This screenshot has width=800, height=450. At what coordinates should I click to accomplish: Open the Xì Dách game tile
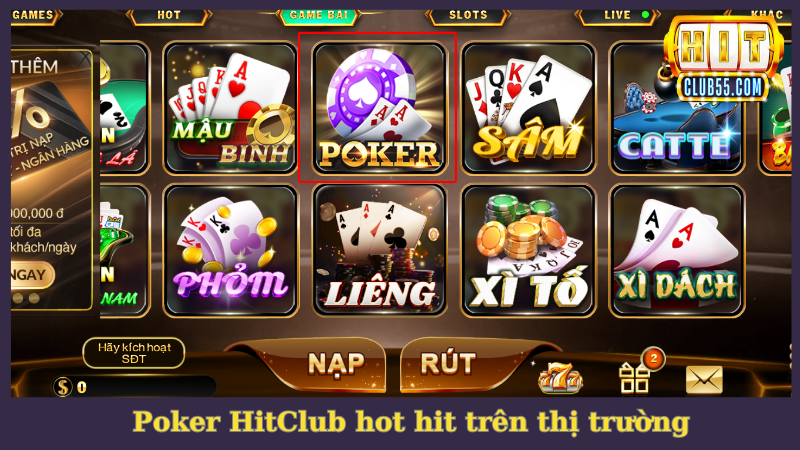pos(675,250)
